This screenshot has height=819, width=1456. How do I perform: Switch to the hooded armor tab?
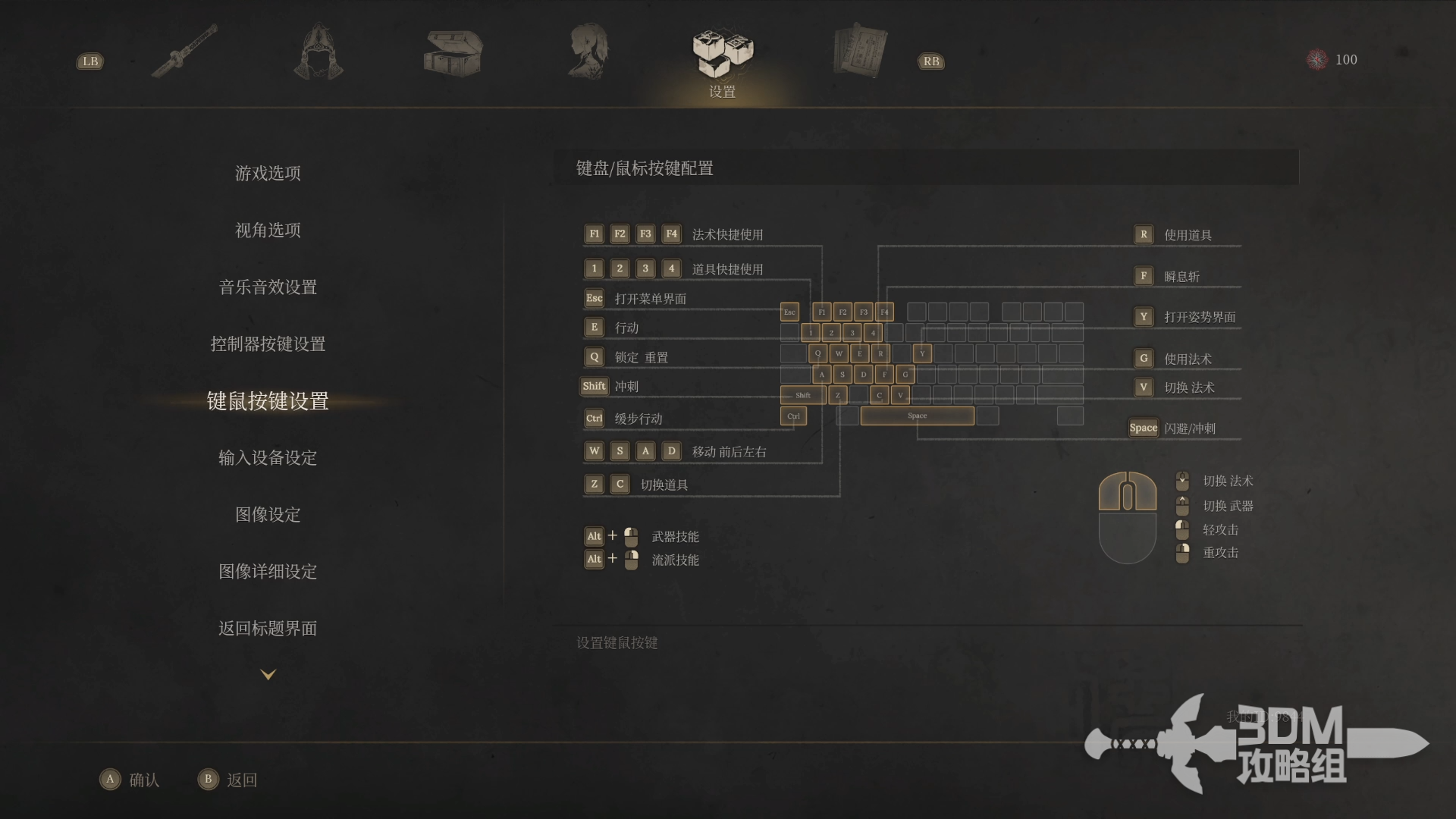coord(318,52)
